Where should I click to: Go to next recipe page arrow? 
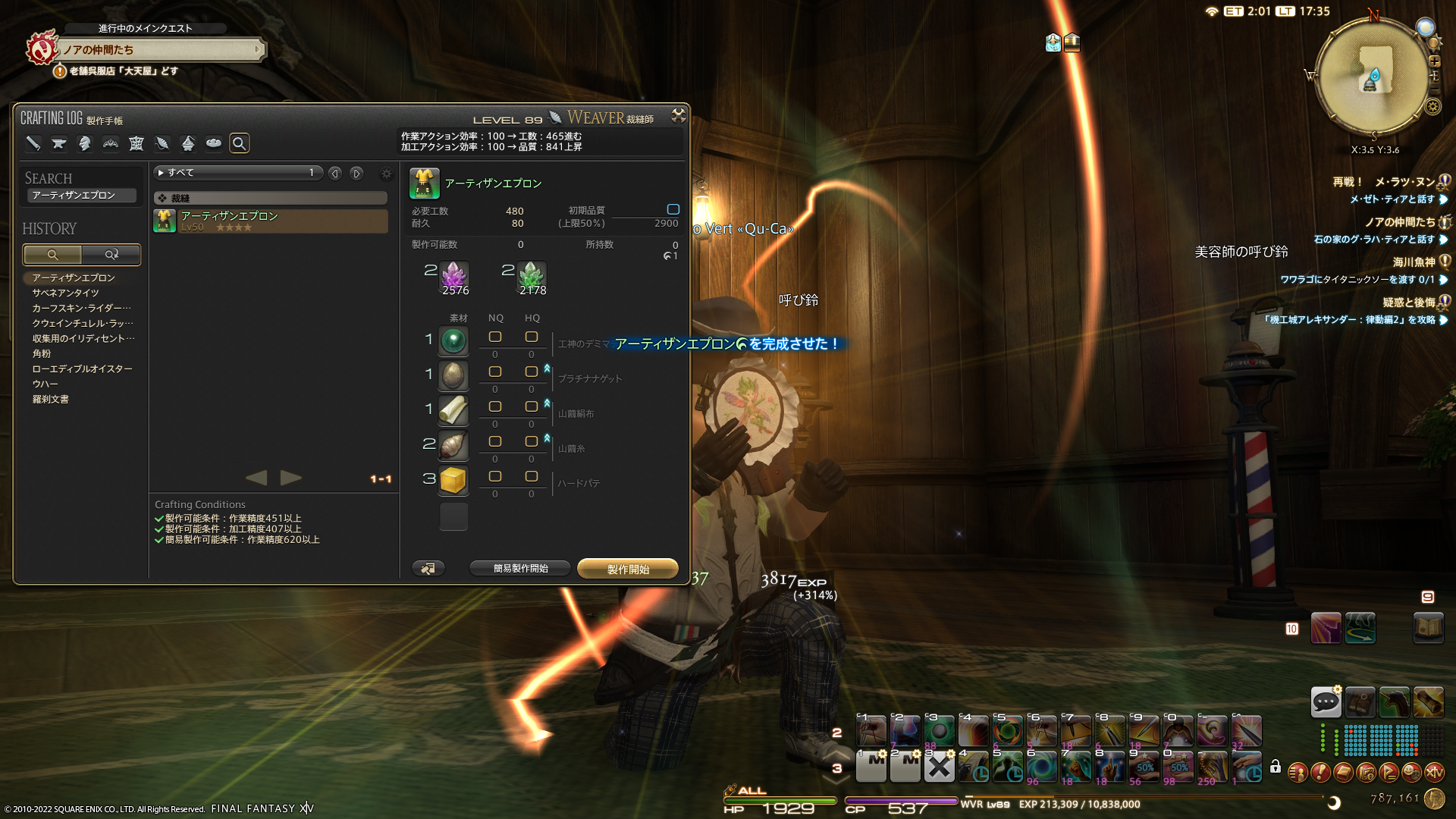pyautogui.click(x=291, y=478)
